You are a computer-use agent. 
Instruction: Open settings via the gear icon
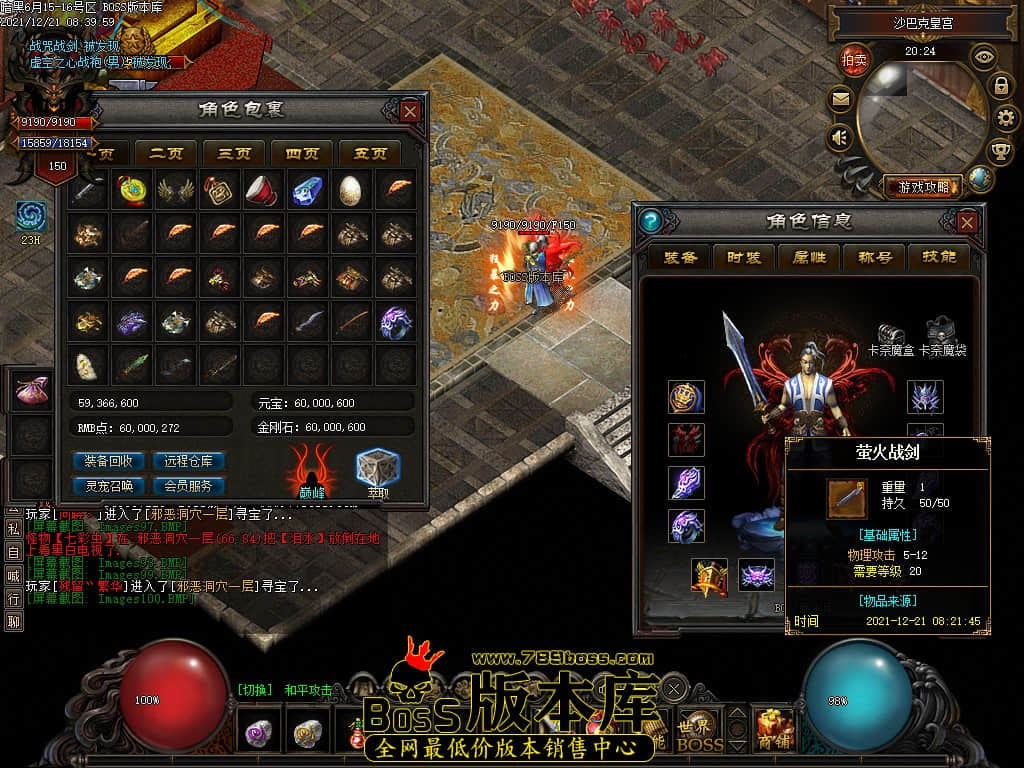pos(1007,118)
